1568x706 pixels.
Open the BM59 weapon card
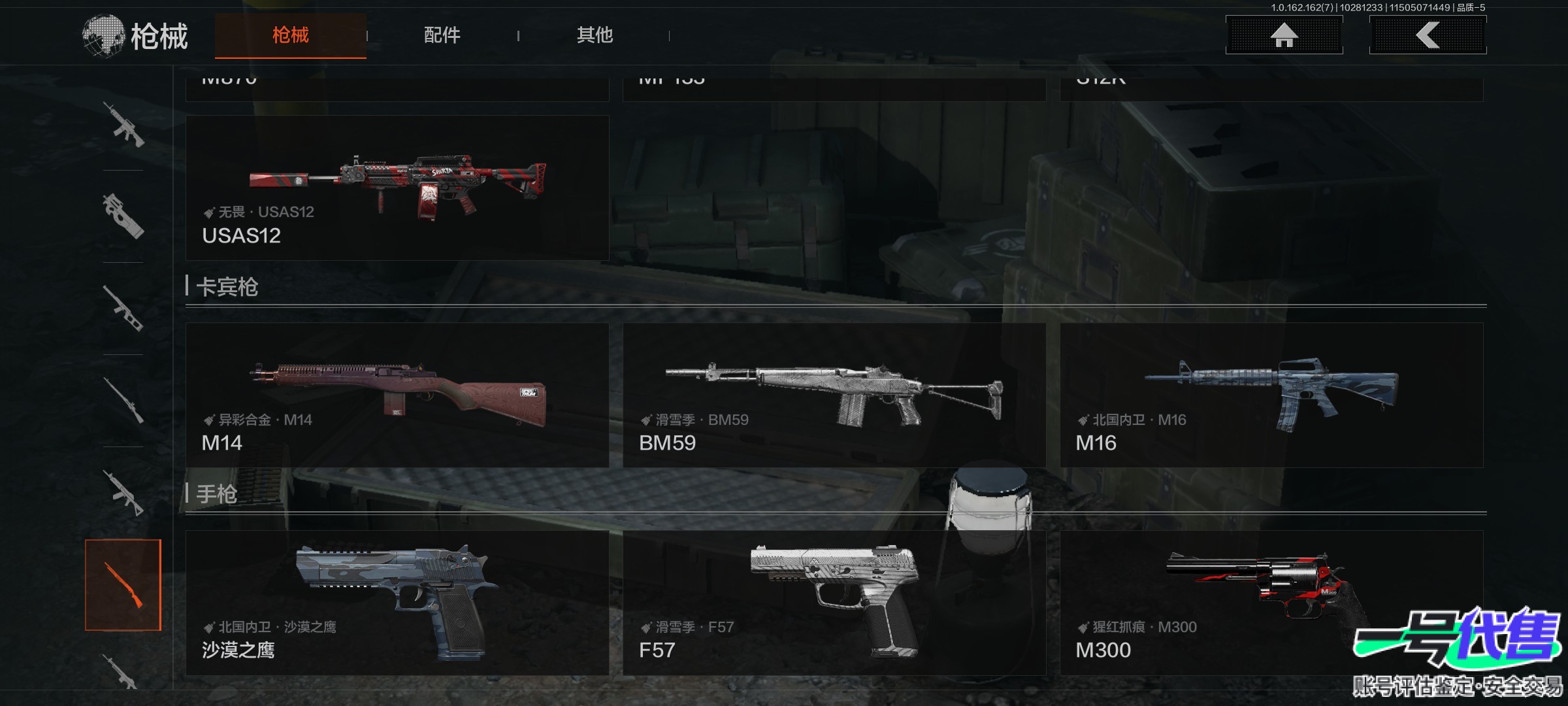click(834, 395)
